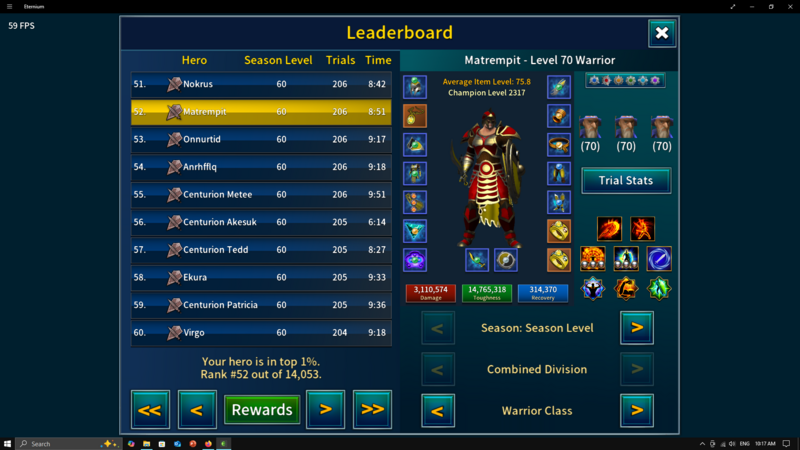
Task: Select Anrhfflq leaderboard row
Action: [261, 167]
